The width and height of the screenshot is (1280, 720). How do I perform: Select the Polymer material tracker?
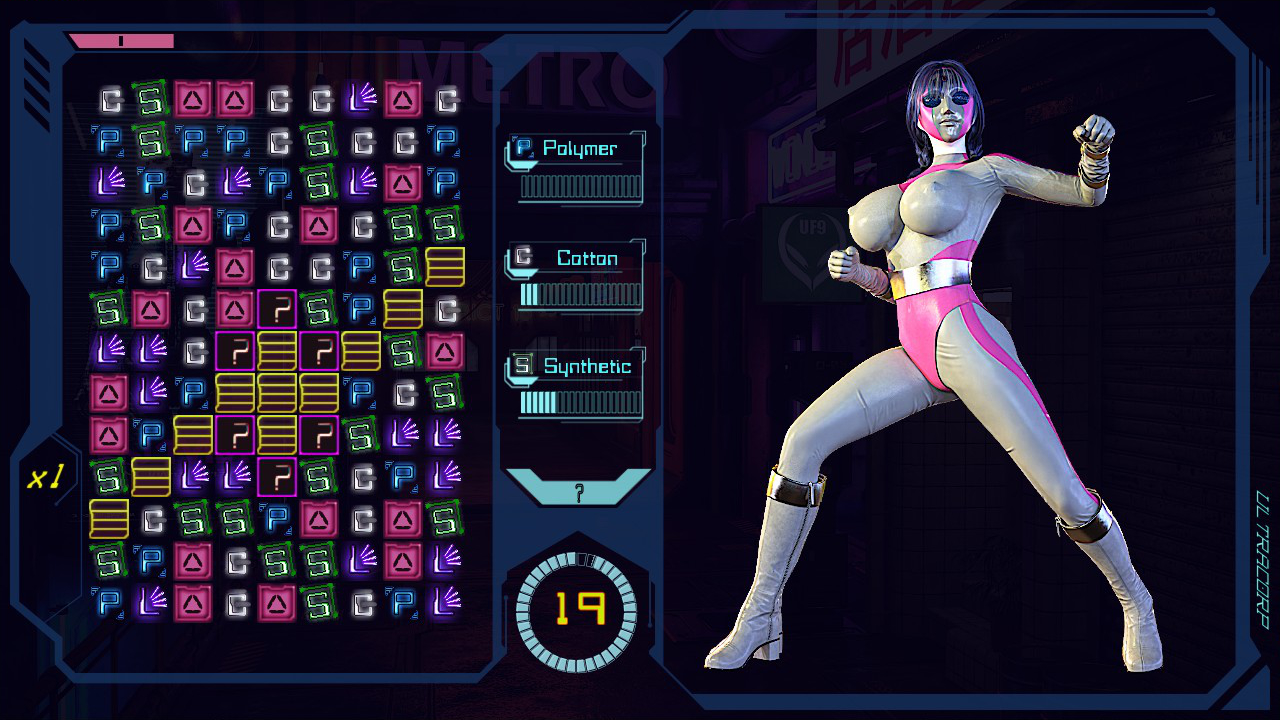click(x=576, y=167)
